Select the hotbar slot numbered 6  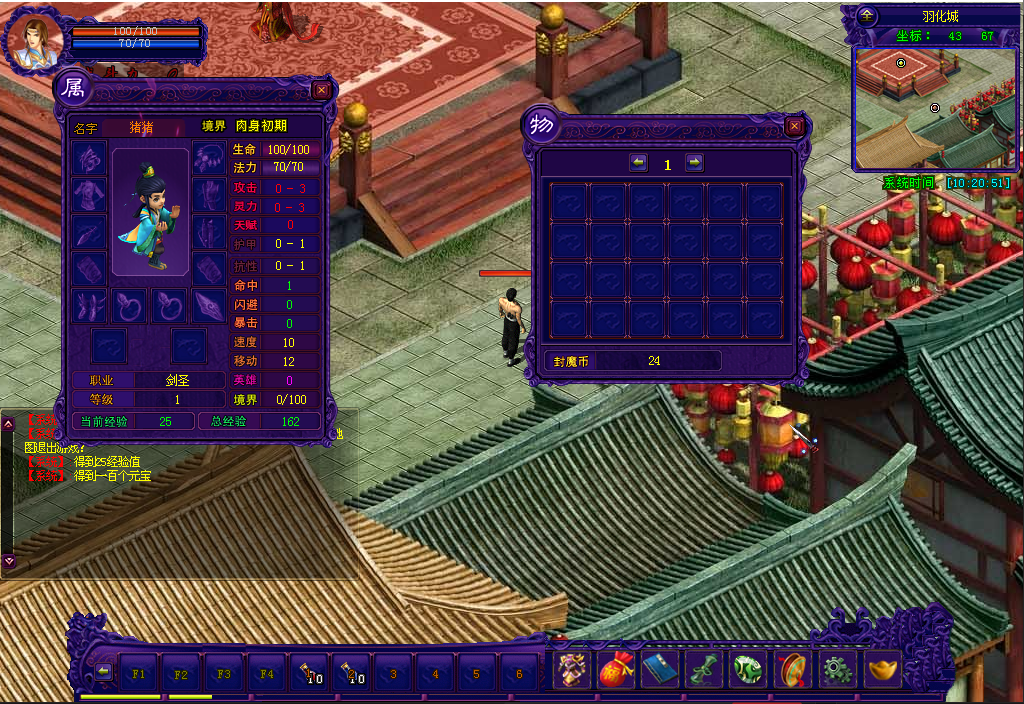pyautogui.click(x=519, y=673)
